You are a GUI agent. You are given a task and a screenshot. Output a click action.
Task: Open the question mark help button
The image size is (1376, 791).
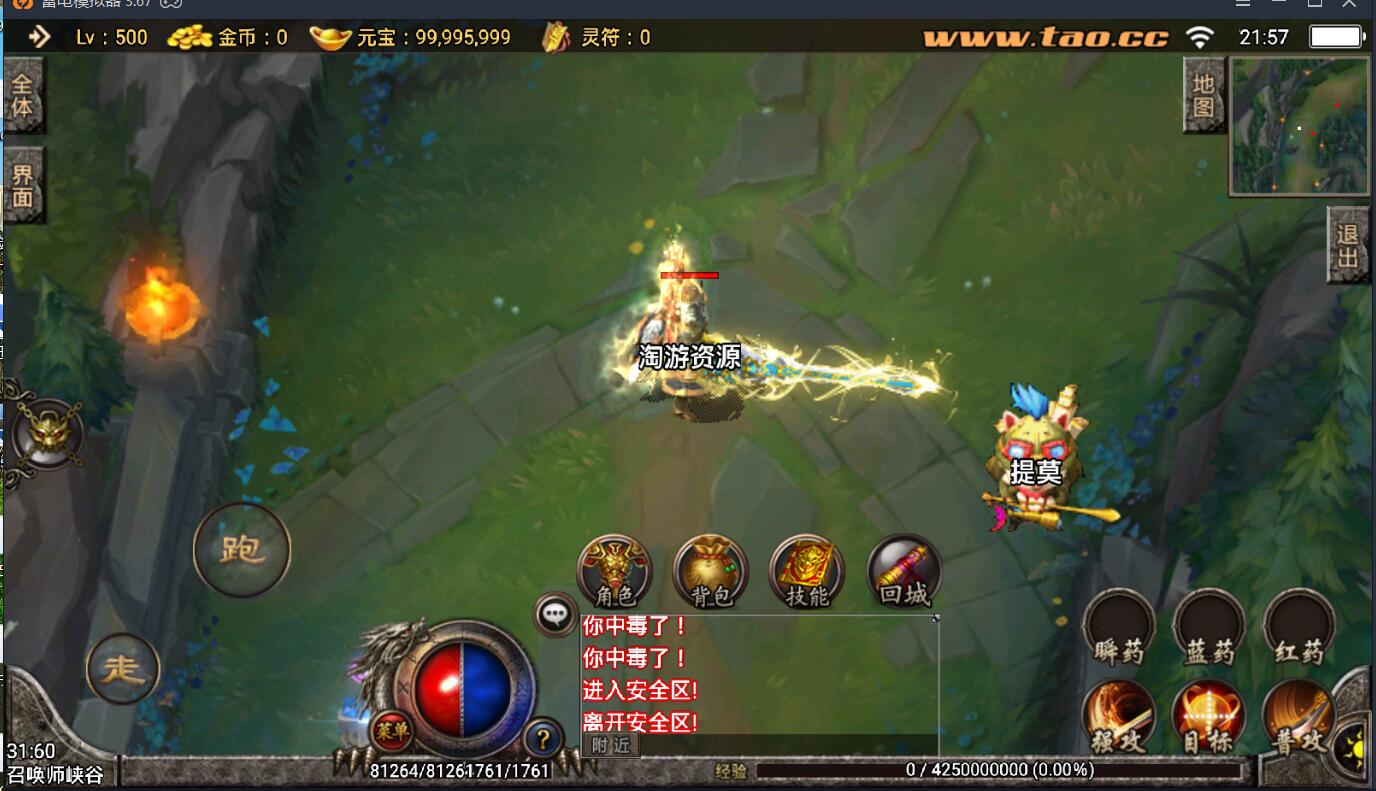(543, 739)
